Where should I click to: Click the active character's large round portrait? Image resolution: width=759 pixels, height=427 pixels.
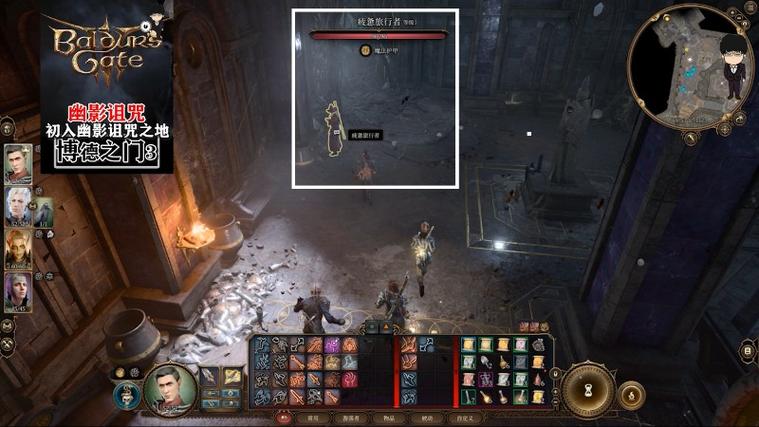[x=169, y=388]
